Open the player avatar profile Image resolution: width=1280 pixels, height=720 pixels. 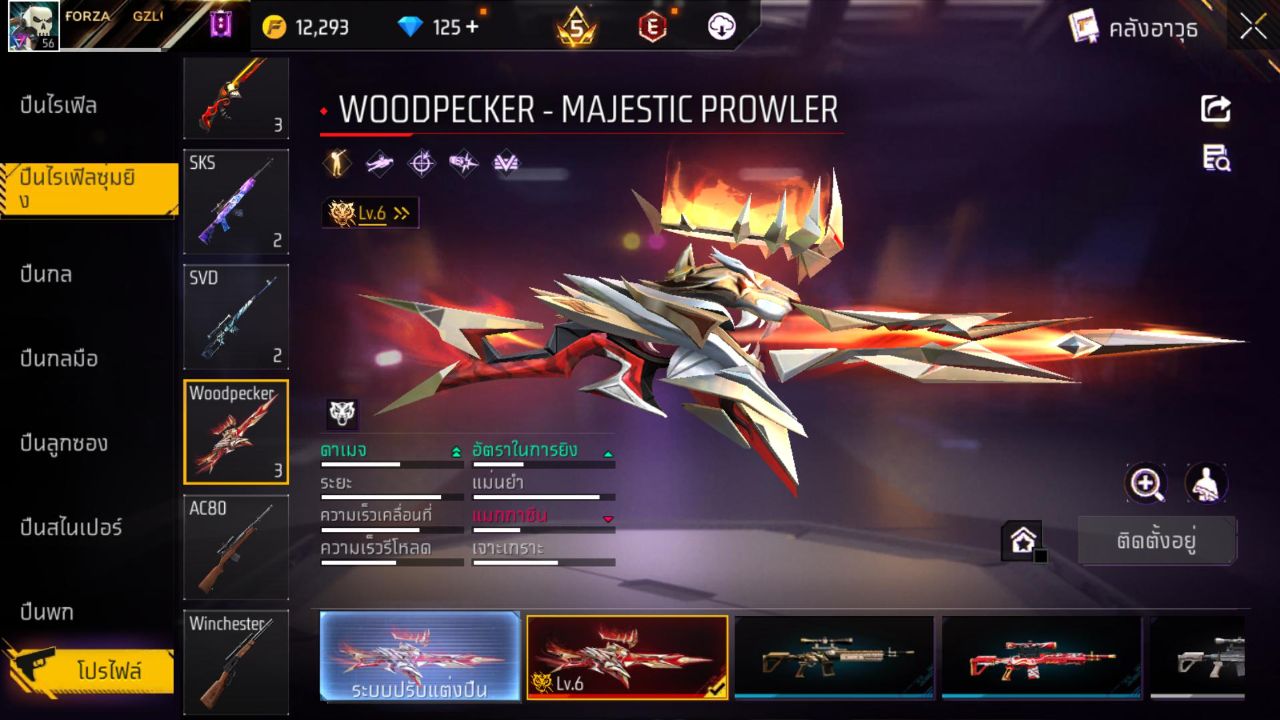click(x=34, y=26)
